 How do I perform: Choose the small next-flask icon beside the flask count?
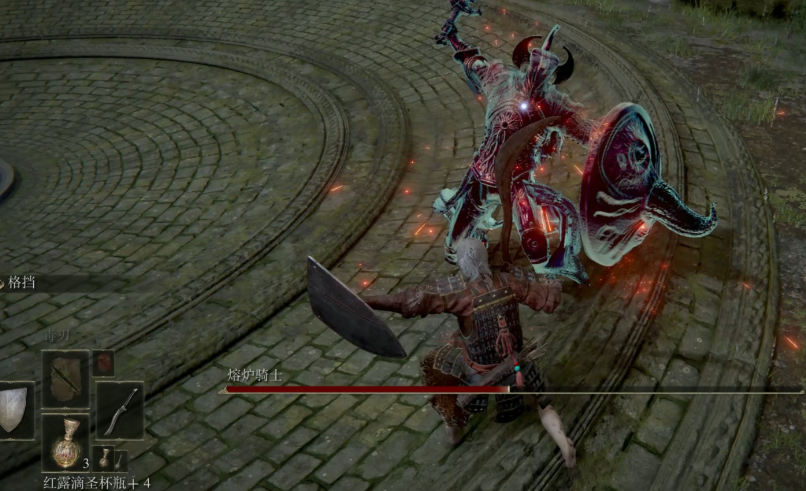pyautogui.click(x=105, y=459)
